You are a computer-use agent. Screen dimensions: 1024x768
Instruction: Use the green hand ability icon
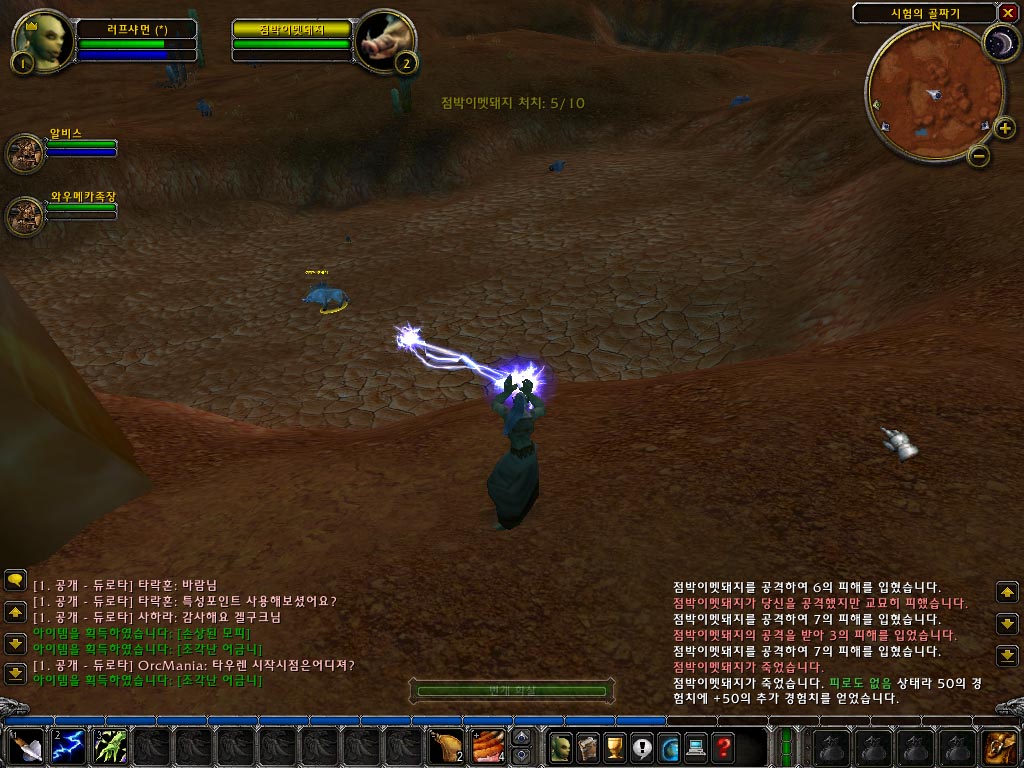(x=109, y=747)
